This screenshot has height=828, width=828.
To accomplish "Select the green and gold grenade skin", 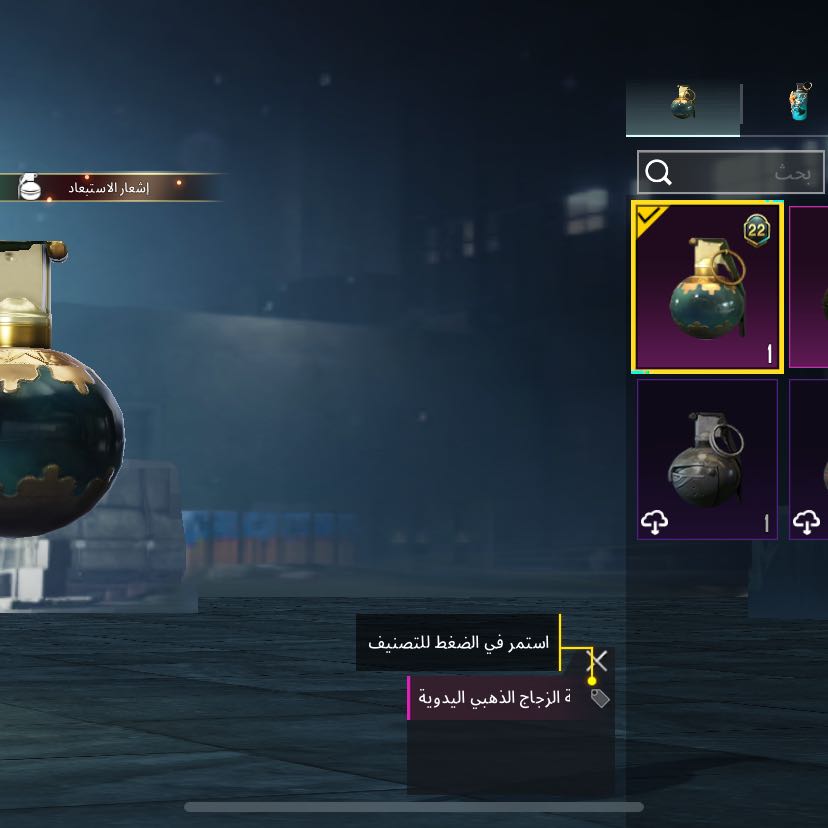I will [x=707, y=286].
